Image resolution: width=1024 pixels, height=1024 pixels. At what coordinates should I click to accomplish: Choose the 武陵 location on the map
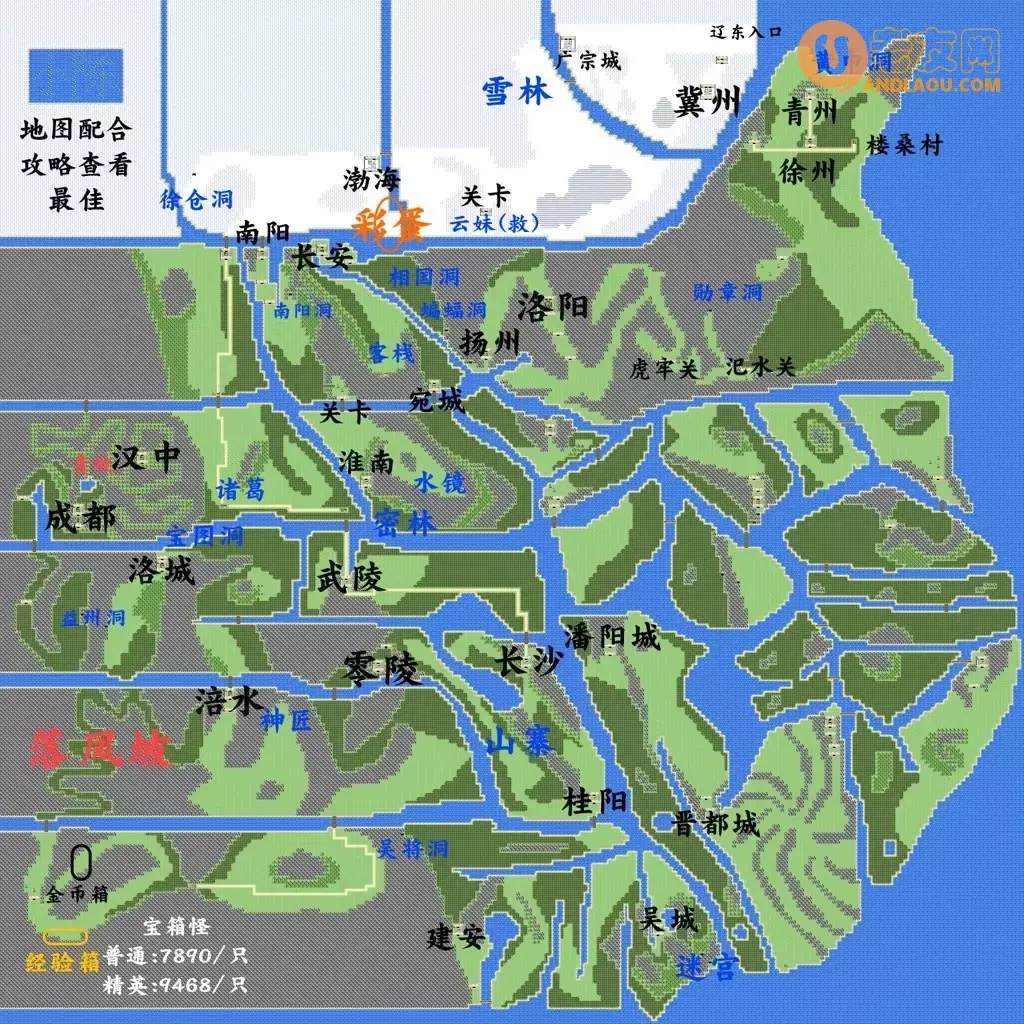pos(350,577)
